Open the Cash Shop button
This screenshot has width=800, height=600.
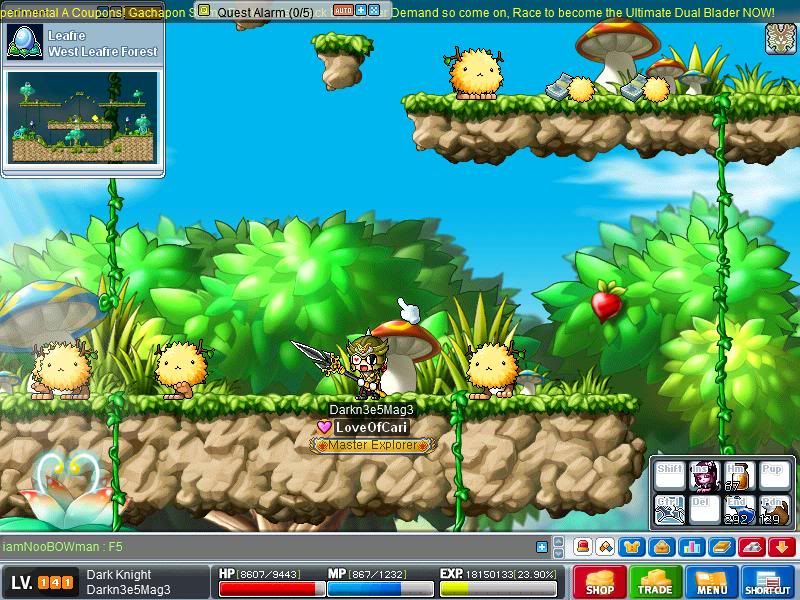click(600, 583)
